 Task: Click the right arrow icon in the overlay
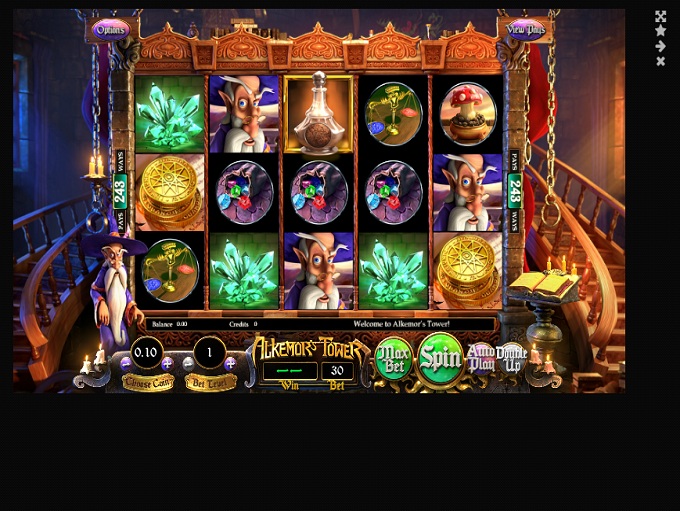[x=660, y=46]
